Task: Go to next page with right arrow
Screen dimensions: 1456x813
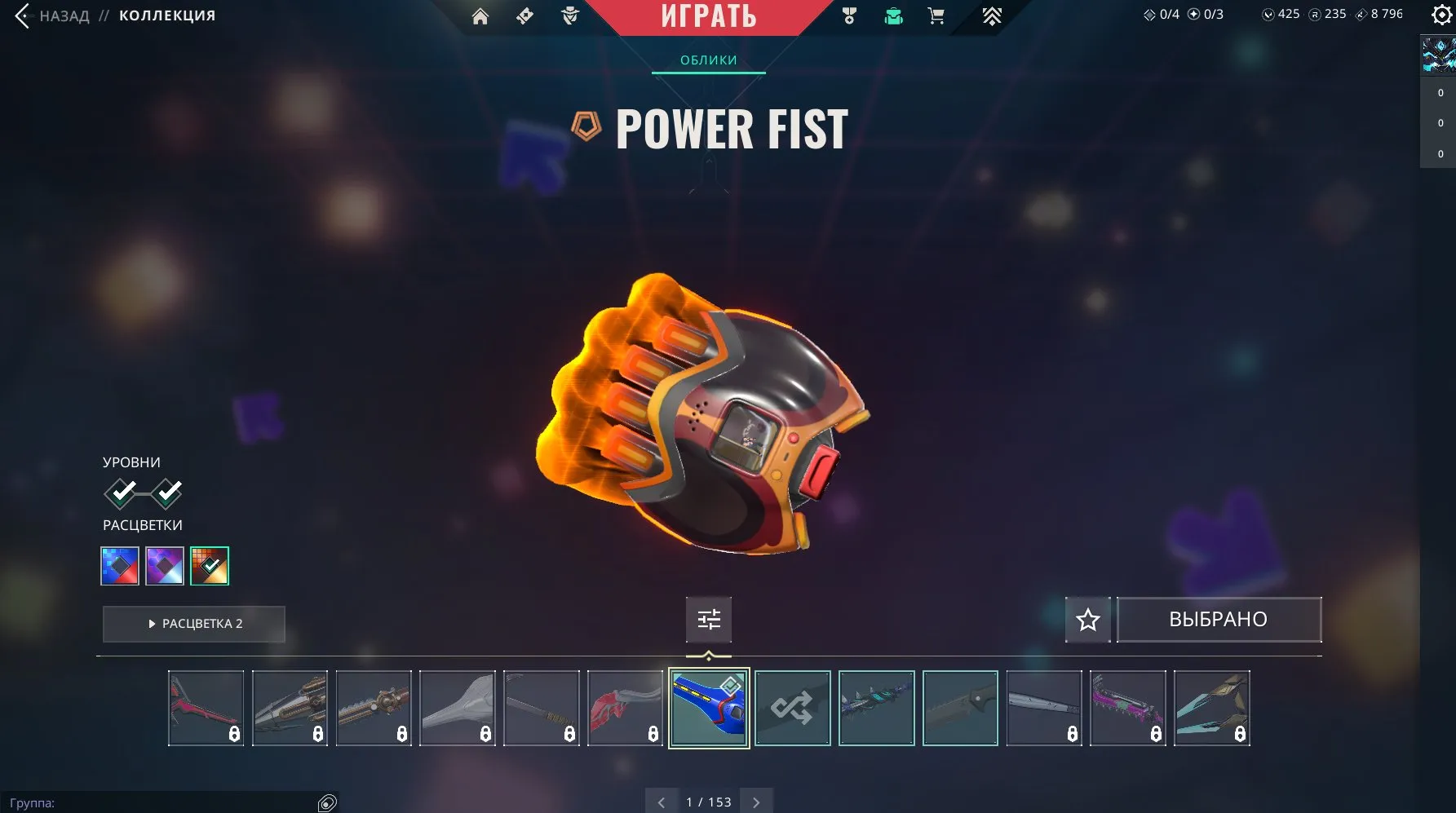Action: (755, 802)
